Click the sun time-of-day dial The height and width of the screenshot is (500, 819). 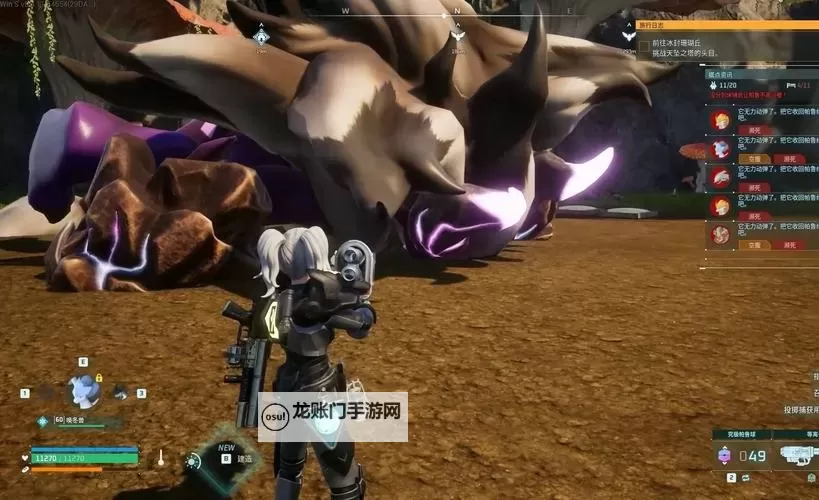coord(193,461)
